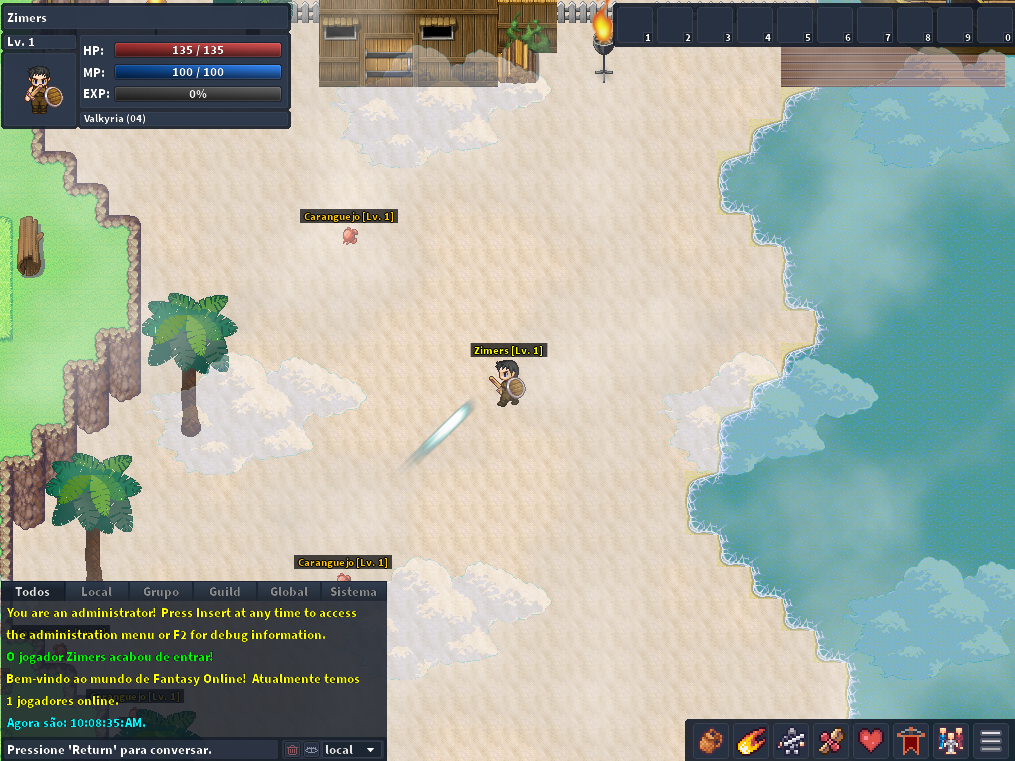Open the local chat channel dropdown

351,750
